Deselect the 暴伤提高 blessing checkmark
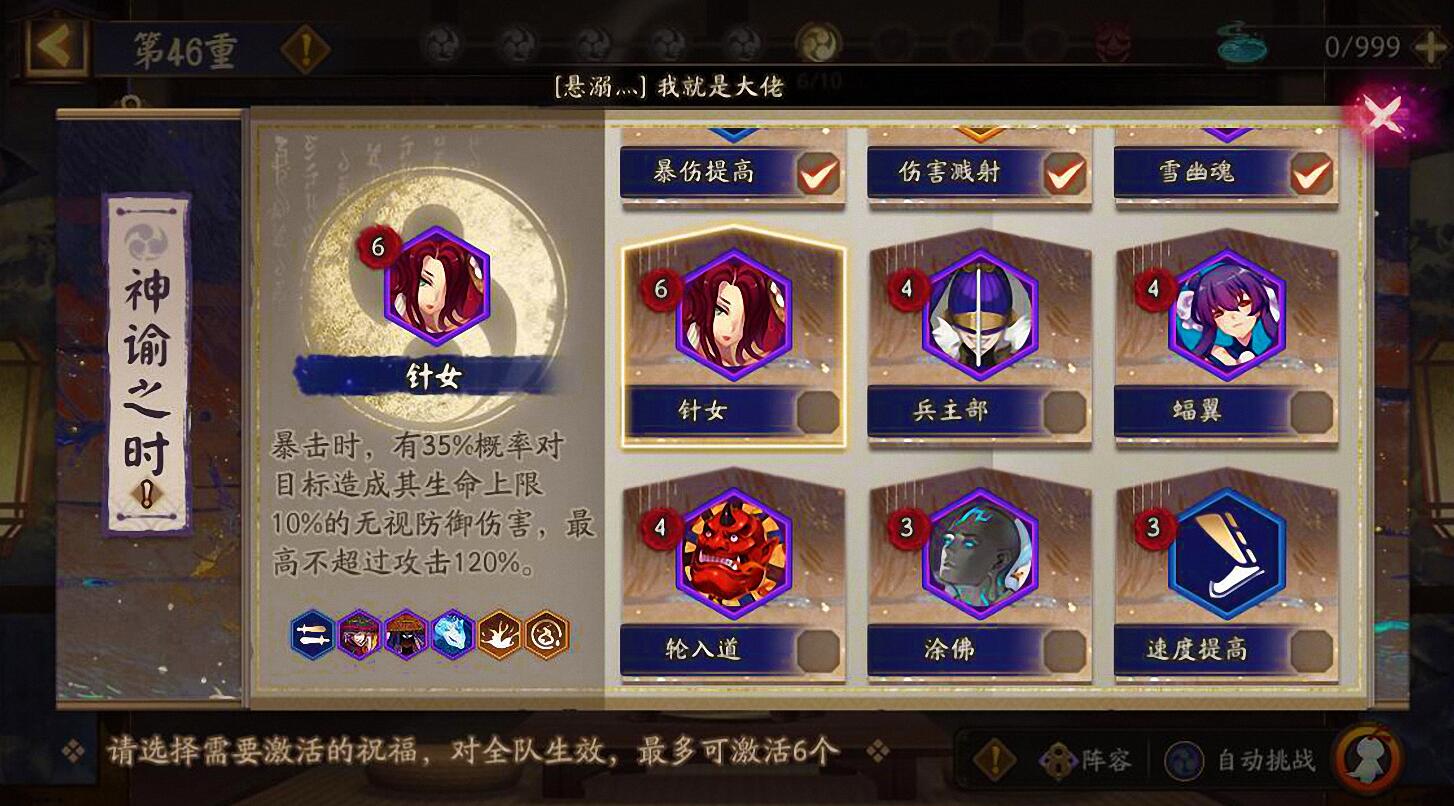 [x=818, y=172]
